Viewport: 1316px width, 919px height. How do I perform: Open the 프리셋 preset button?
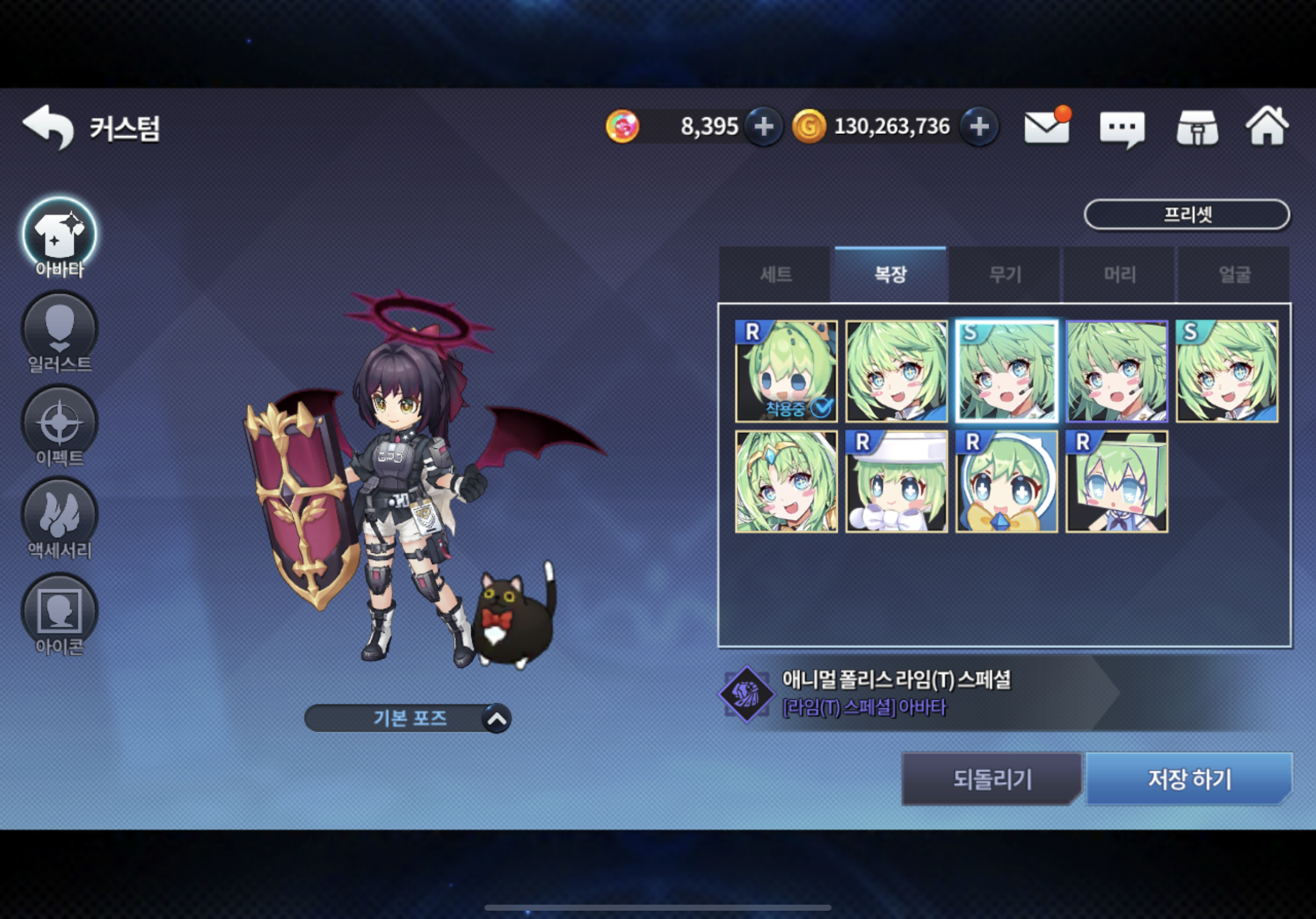click(x=1186, y=215)
